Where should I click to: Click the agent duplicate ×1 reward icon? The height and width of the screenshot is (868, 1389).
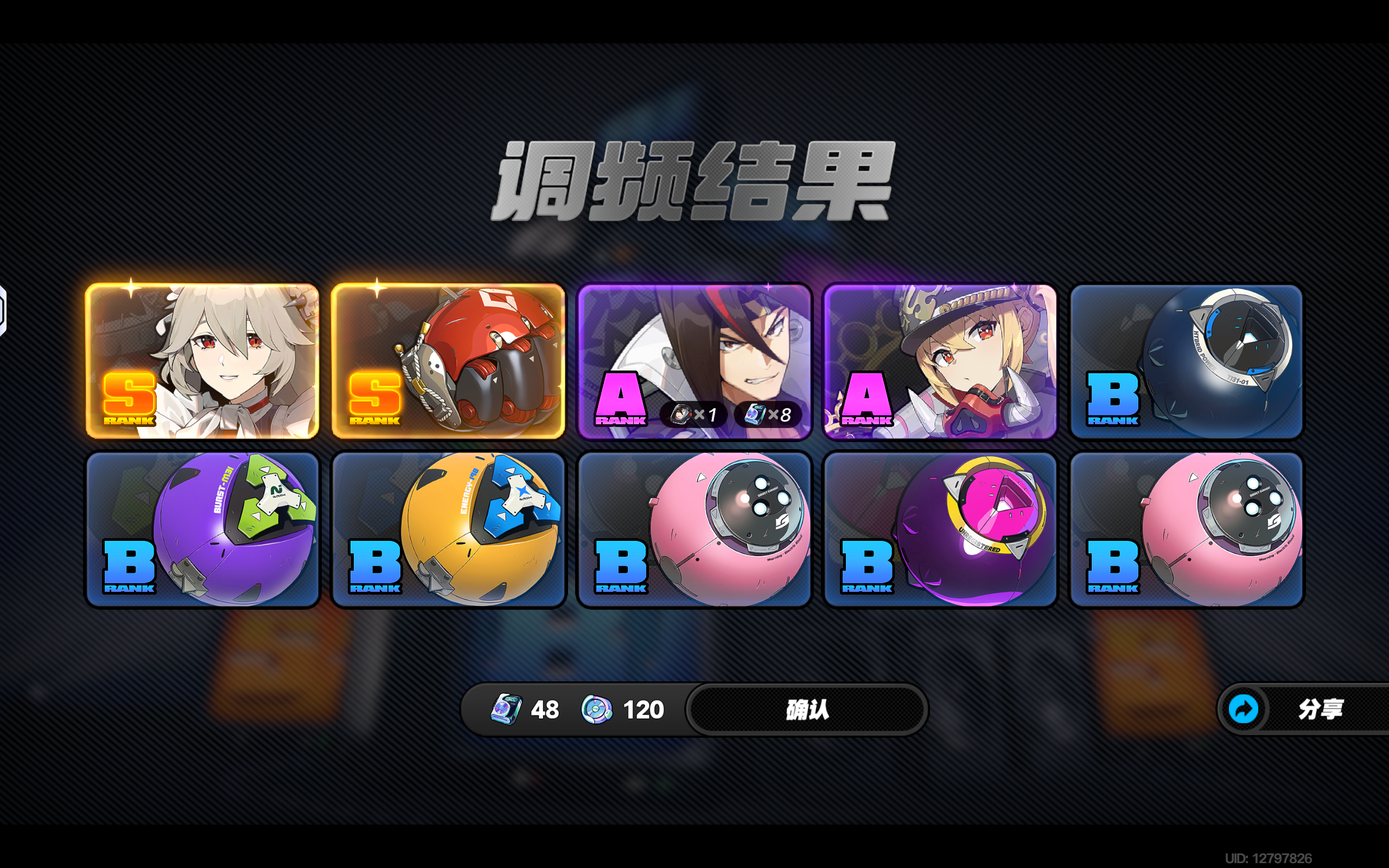coord(683,414)
